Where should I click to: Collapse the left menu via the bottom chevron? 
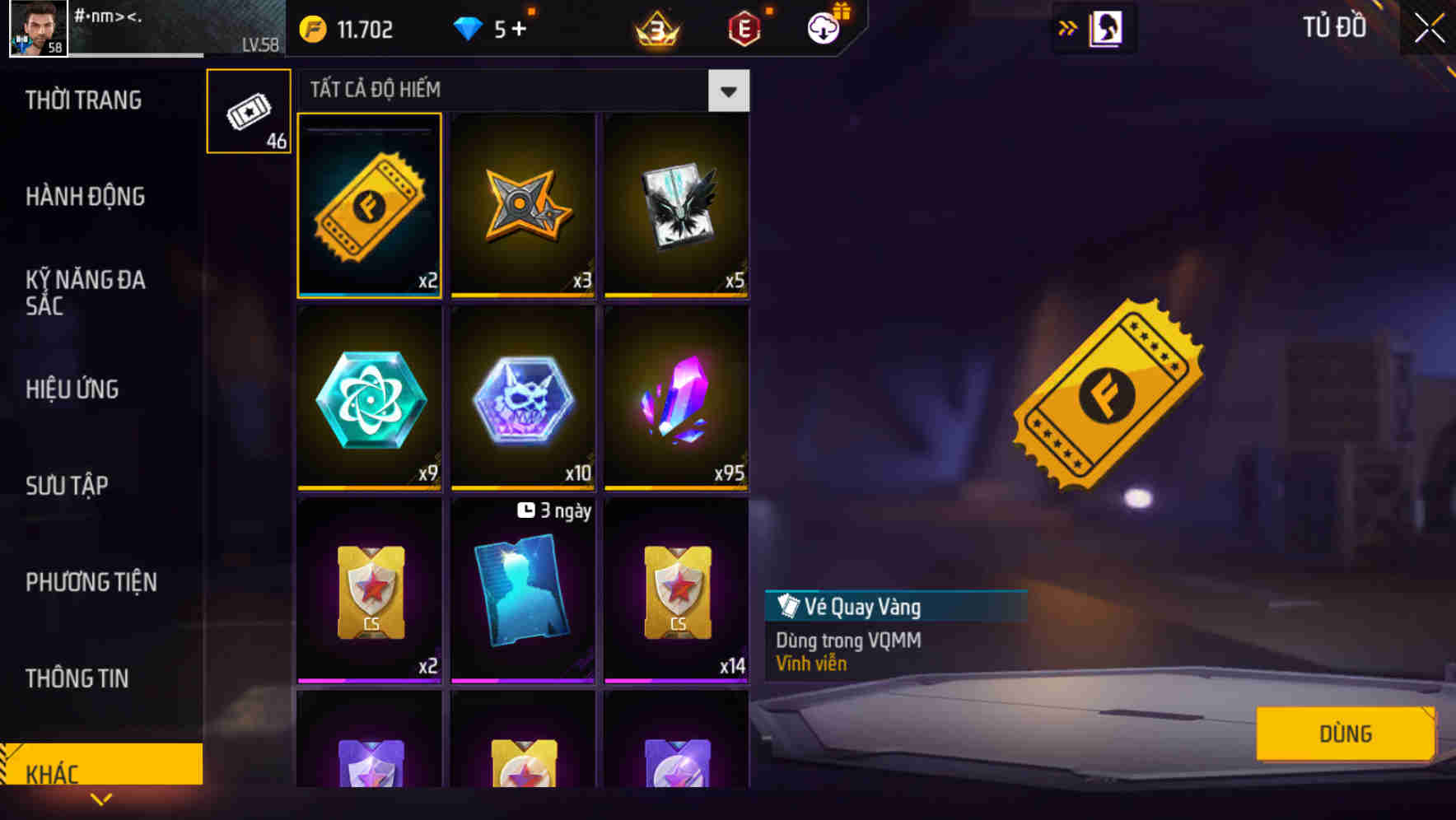tap(101, 797)
